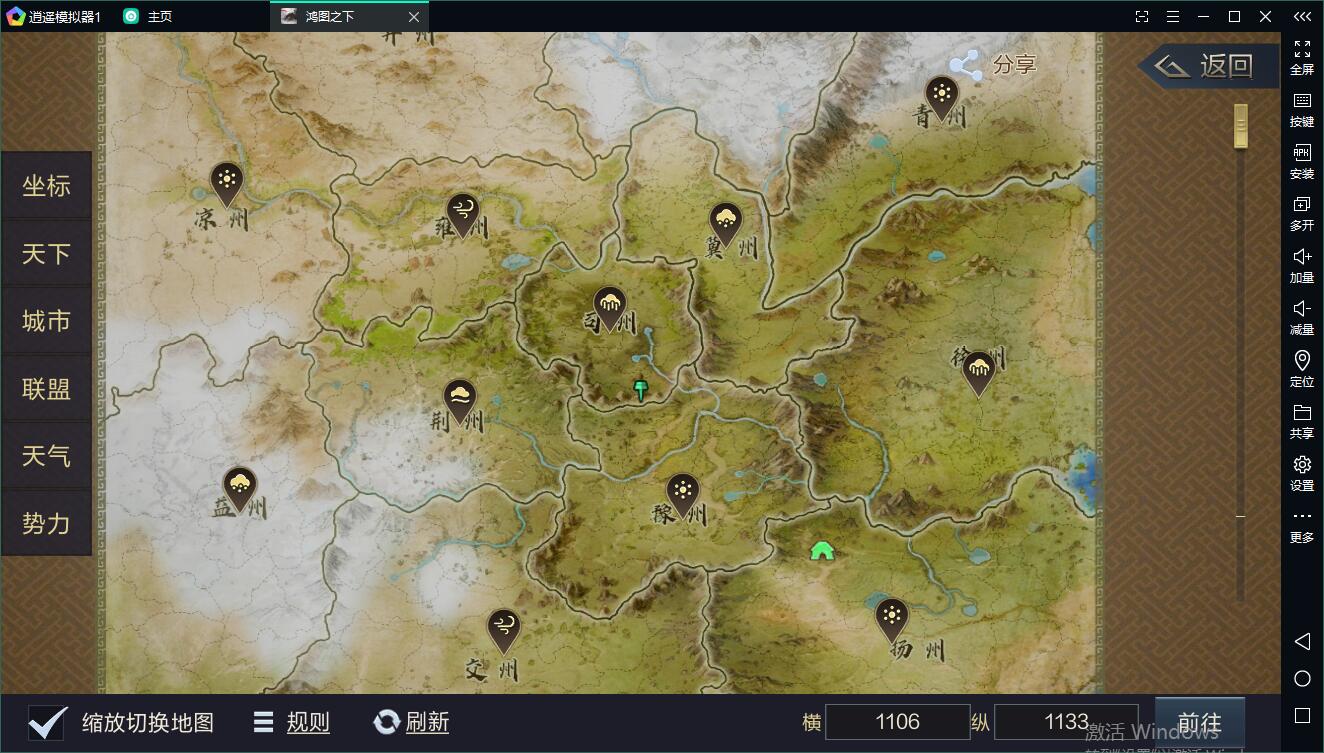This screenshot has width=1324, height=753.
Task: Open the 联盟 alliance tab
Action: [x=46, y=389]
